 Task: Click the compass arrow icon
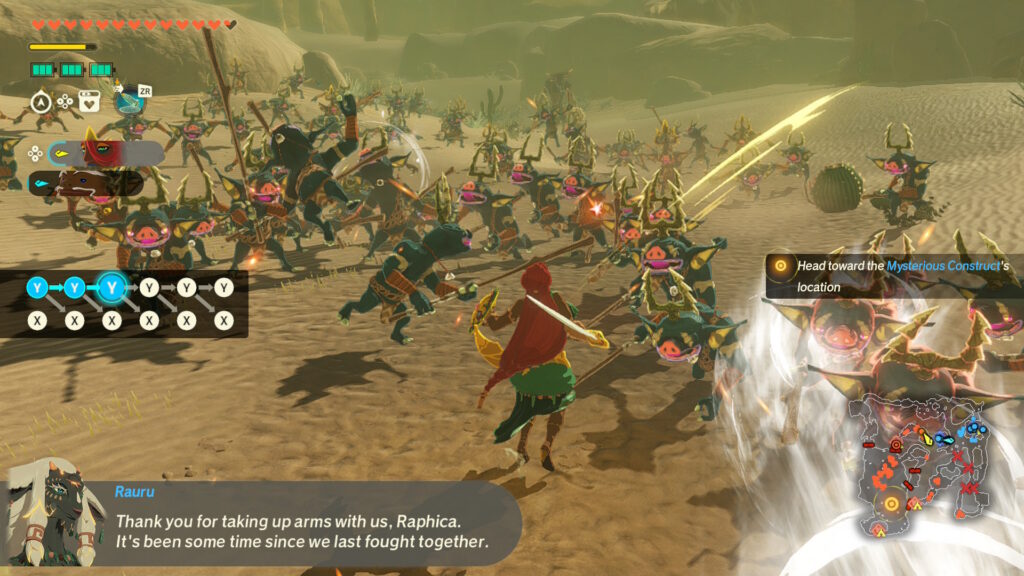coord(41,101)
